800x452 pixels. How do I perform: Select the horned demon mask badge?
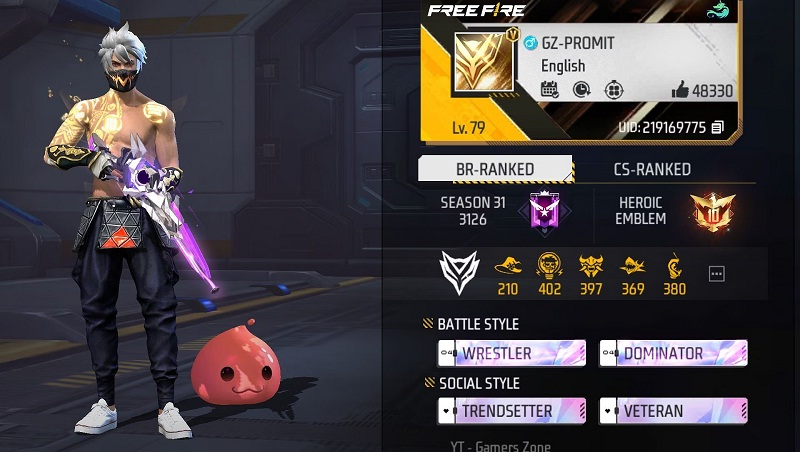pos(590,266)
